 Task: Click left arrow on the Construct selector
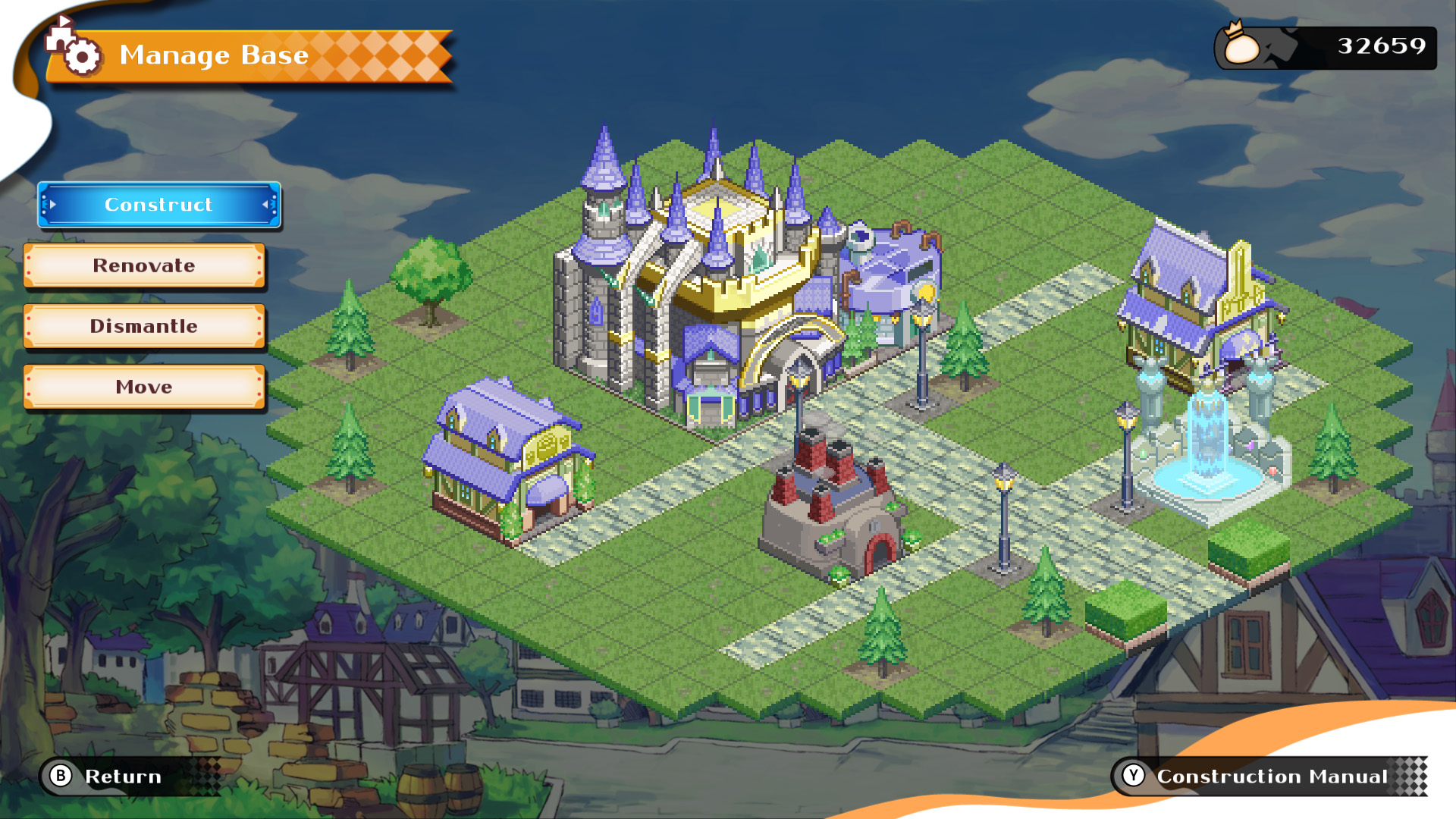click(x=52, y=205)
